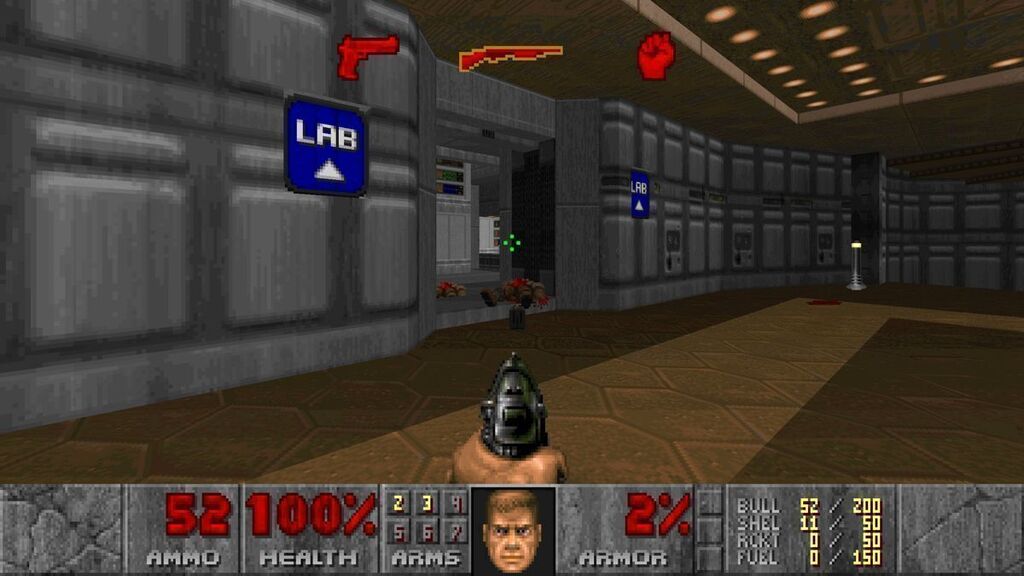Select weapon slot 2 in ARMS

(398, 504)
